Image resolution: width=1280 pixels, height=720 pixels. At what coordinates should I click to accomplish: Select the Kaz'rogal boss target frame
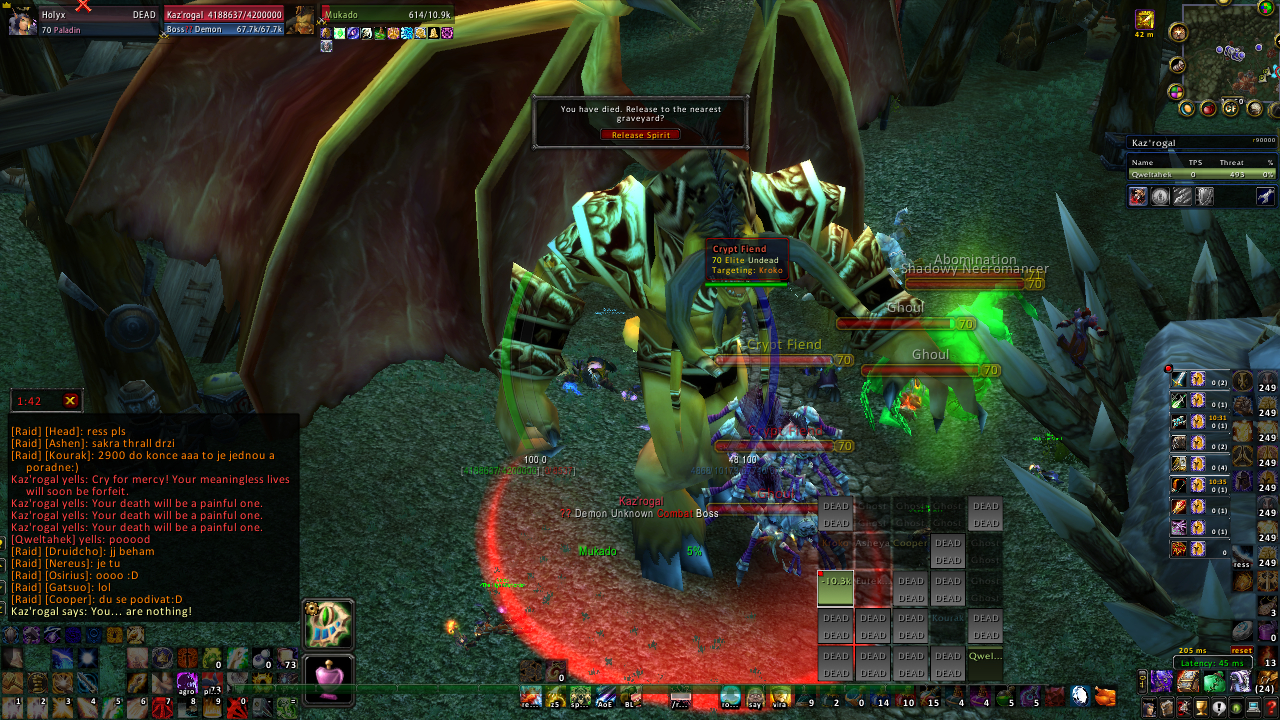224,22
